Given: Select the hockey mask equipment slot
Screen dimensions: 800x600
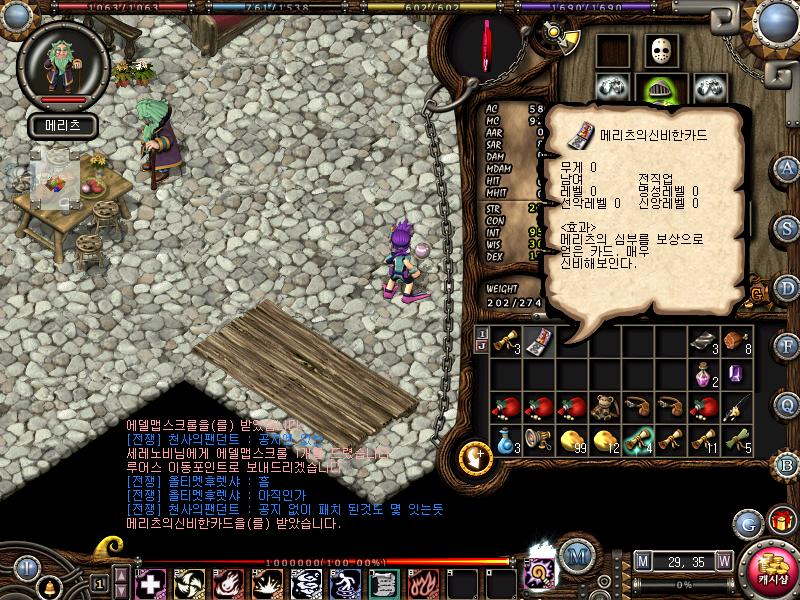Looking at the screenshot, I should click(658, 51).
